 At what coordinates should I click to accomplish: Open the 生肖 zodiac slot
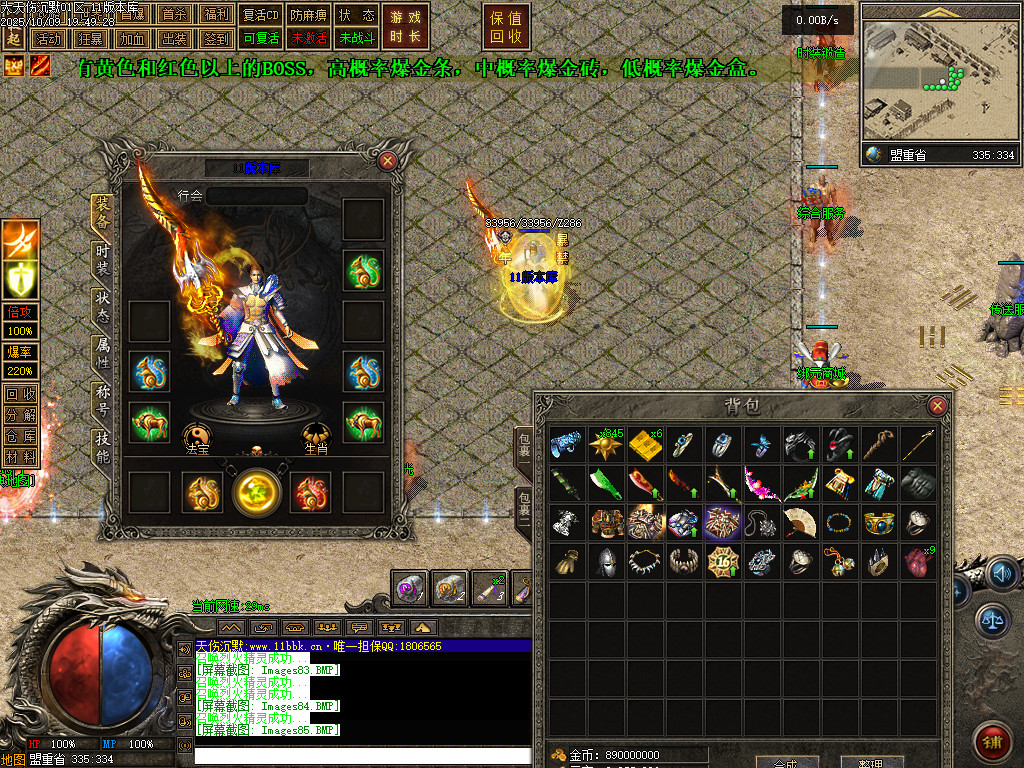click(x=317, y=435)
